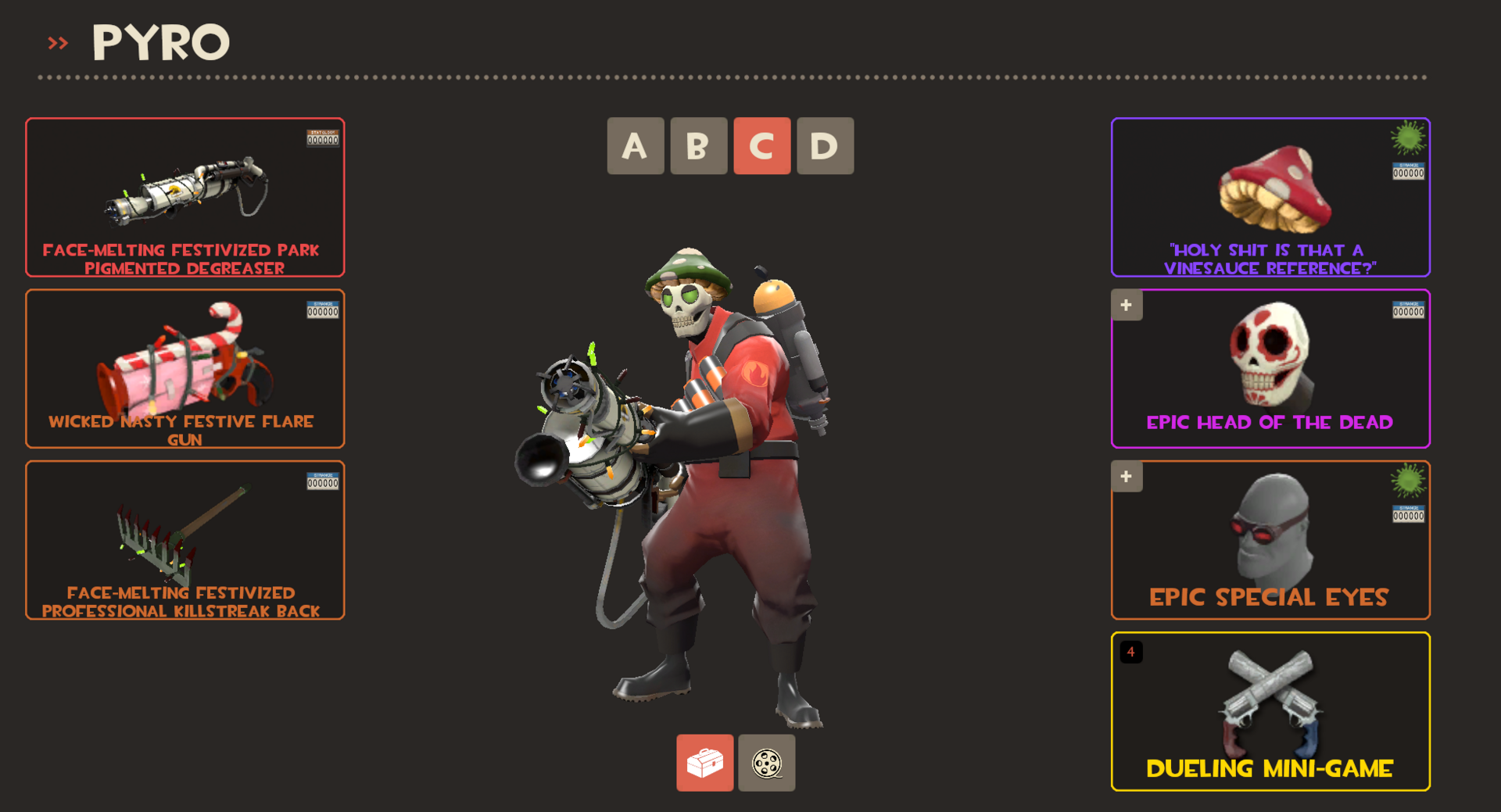Click the plus button on Epic Special Eyes

1127,476
